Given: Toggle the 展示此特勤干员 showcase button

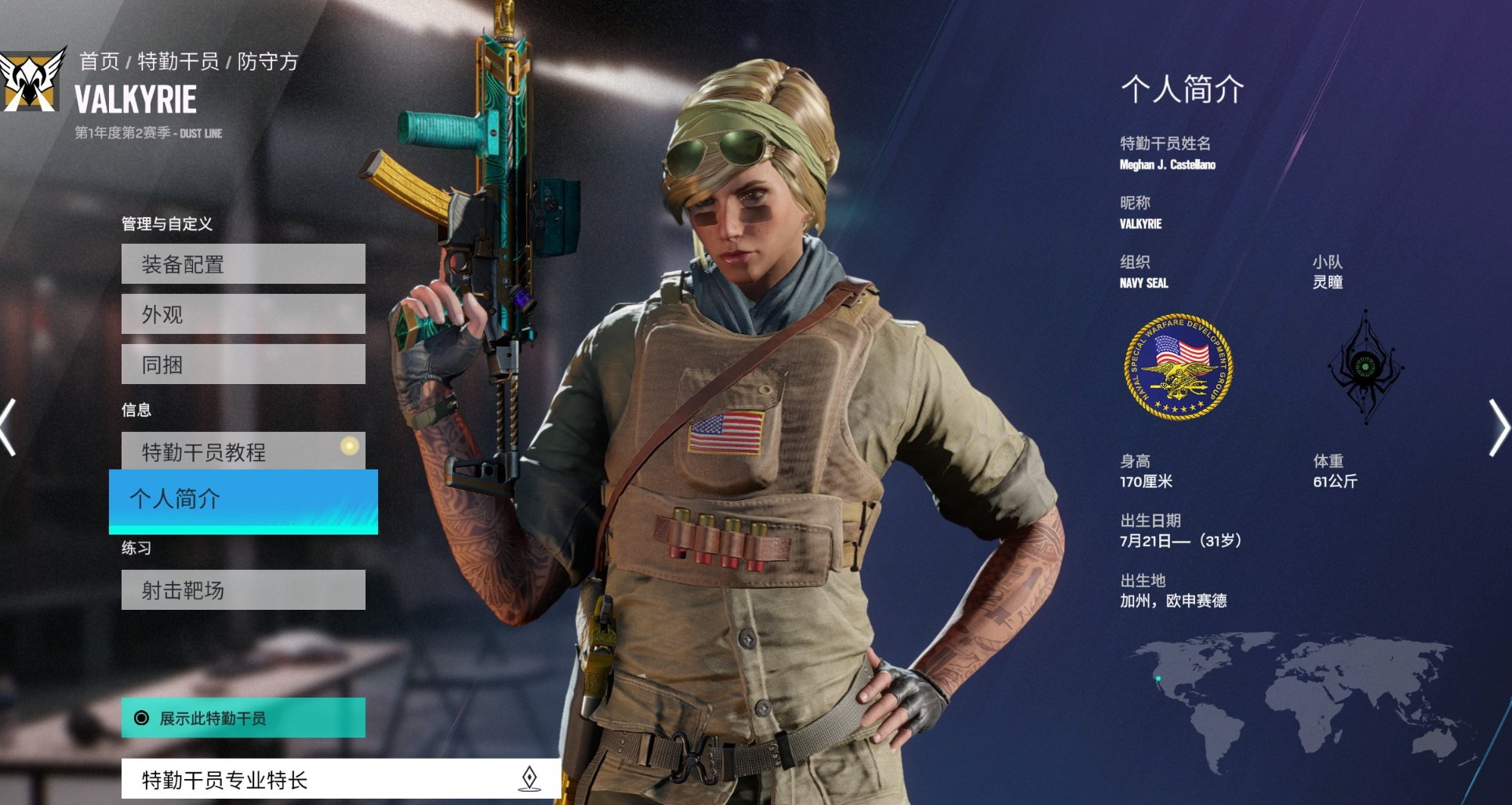Looking at the screenshot, I should [x=243, y=718].
